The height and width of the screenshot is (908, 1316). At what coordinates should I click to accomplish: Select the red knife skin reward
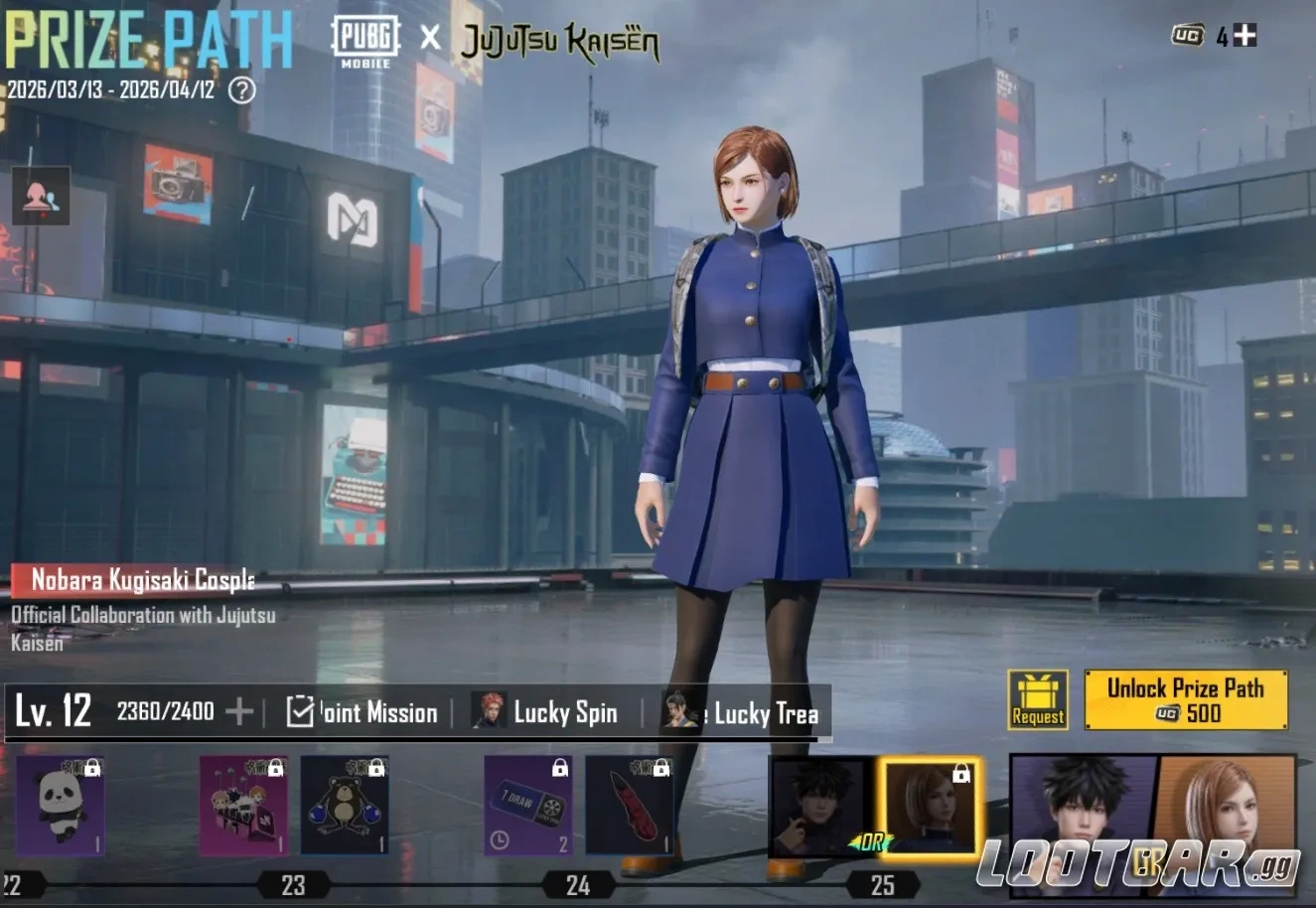click(629, 806)
